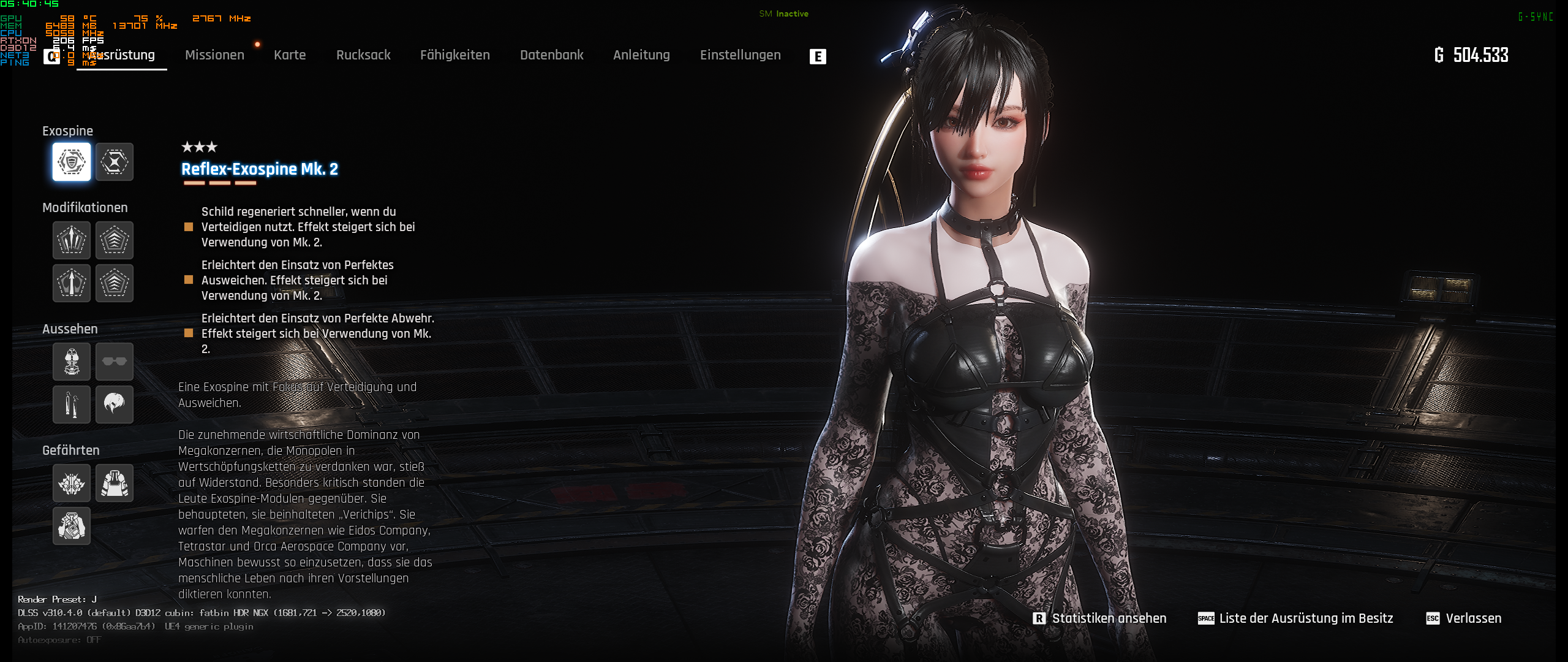
Task: Open the Karte tab
Action: coord(290,55)
